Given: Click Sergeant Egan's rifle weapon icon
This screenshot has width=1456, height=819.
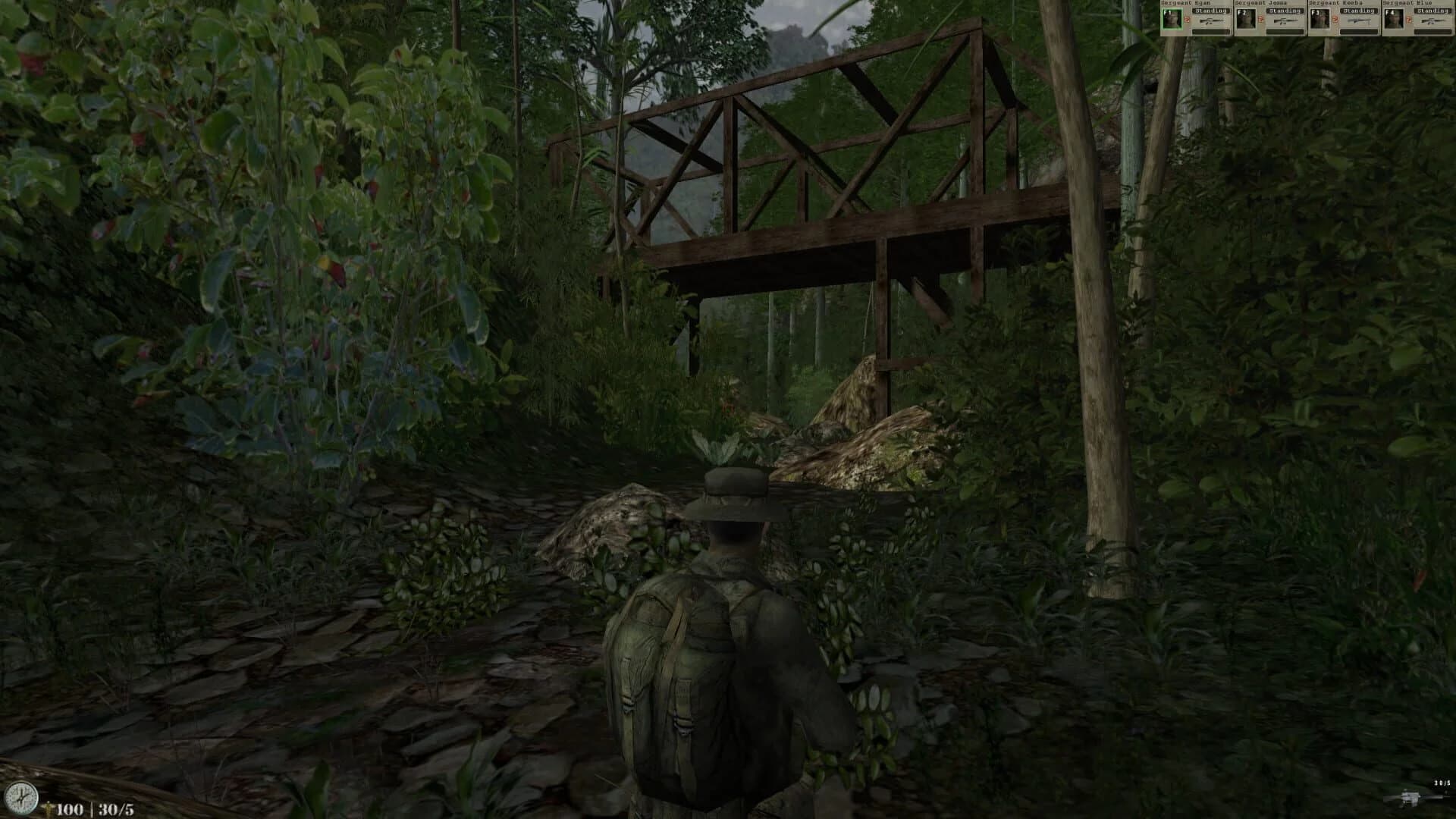Looking at the screenshot, I should 1211,21.
